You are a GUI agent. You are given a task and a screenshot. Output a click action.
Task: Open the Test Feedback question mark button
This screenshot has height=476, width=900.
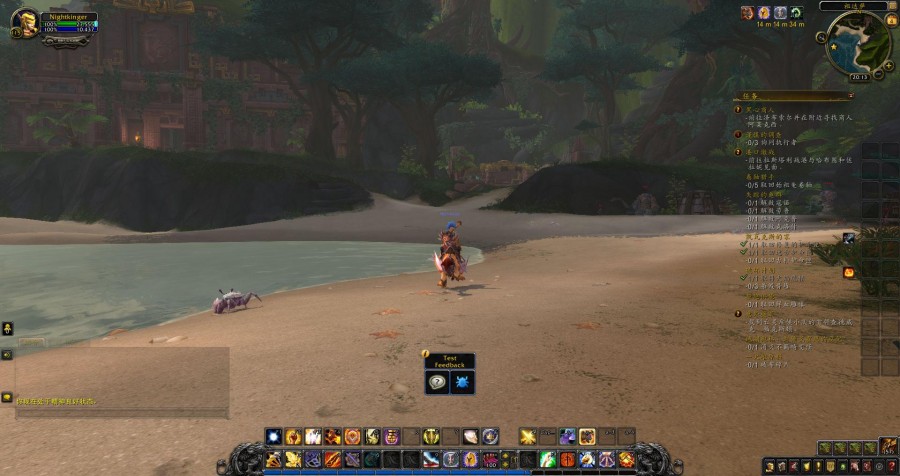437,382
